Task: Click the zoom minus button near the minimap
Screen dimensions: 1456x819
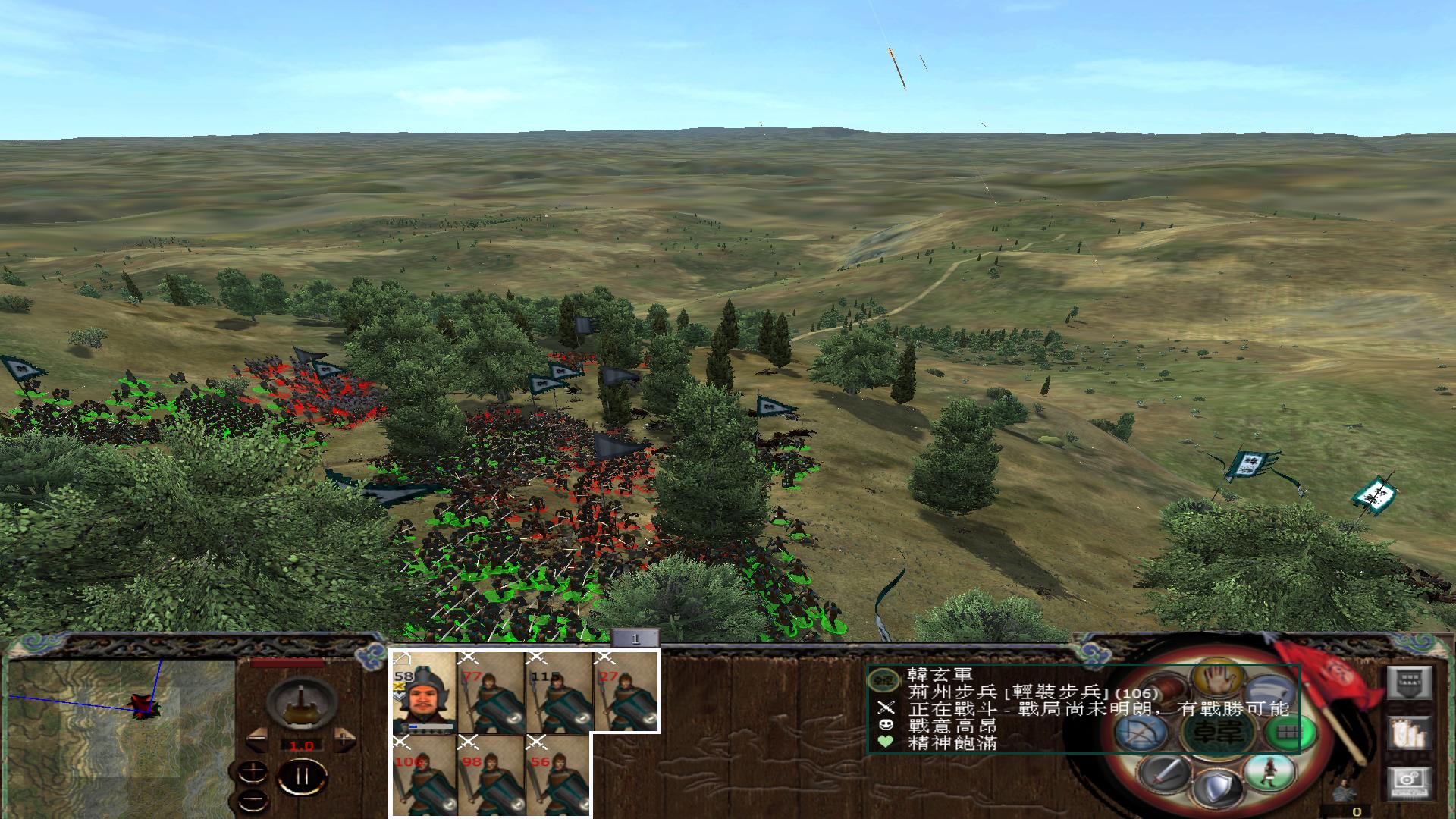Action: point(253,802)
